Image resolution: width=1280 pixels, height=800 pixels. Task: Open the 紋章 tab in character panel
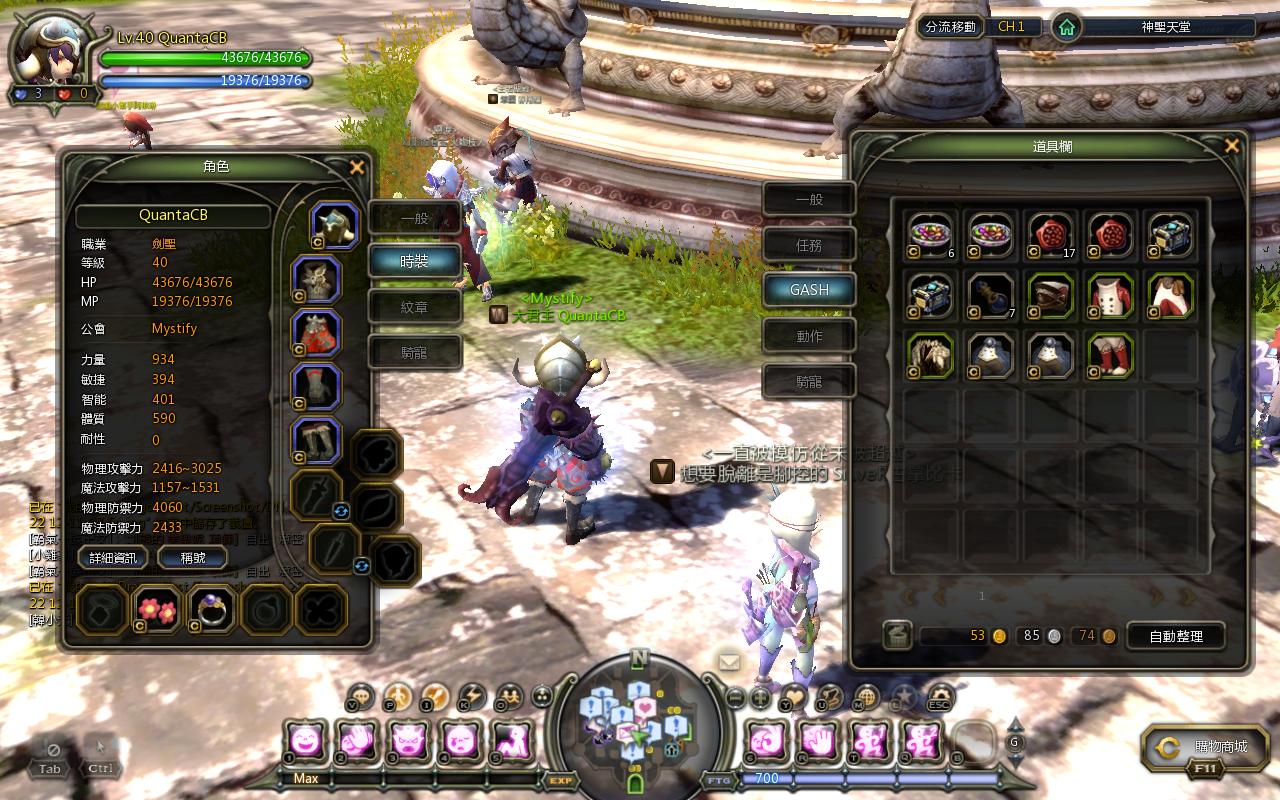point(414,307)
